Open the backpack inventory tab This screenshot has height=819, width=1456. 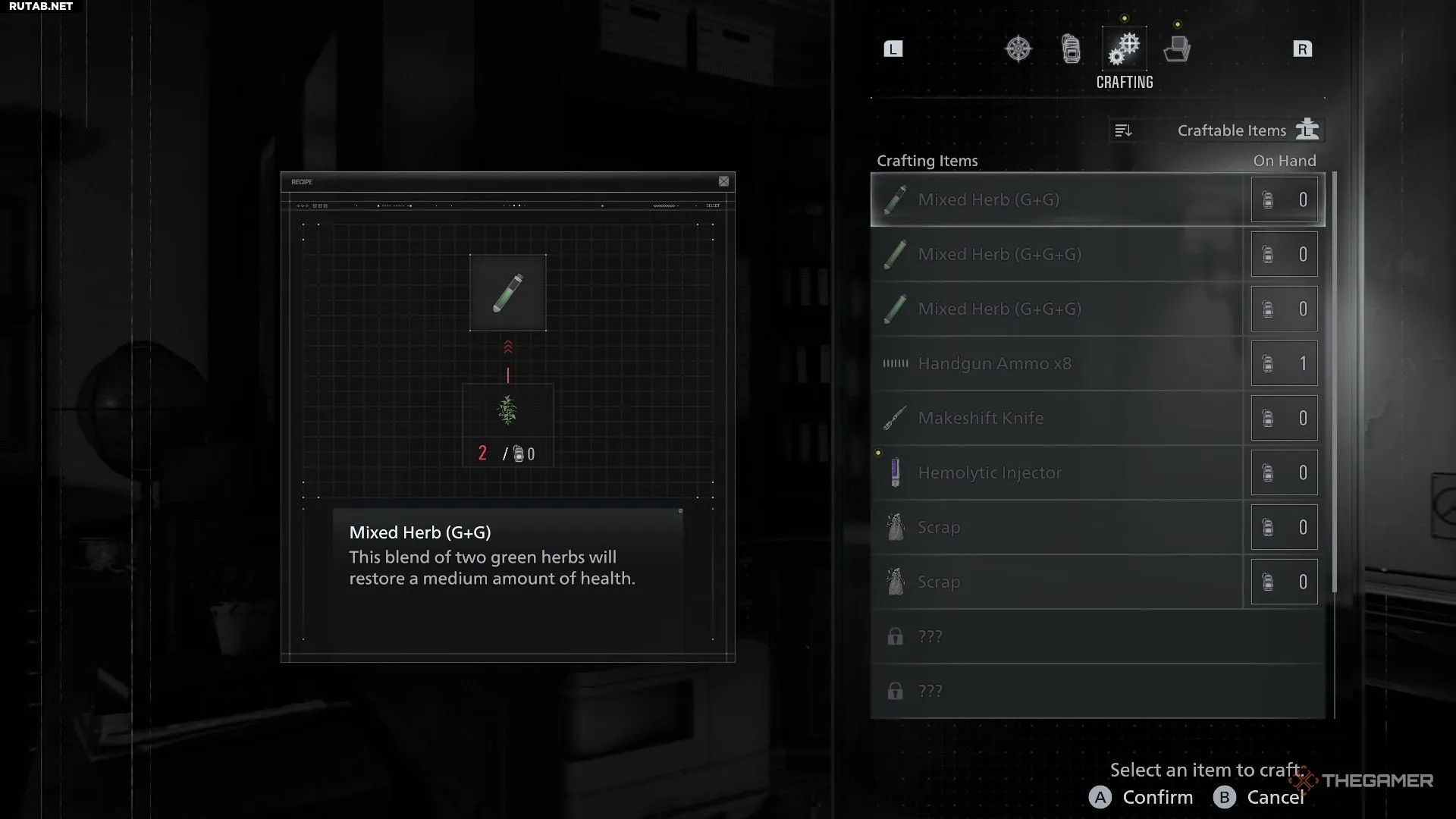pos(1071,49)
